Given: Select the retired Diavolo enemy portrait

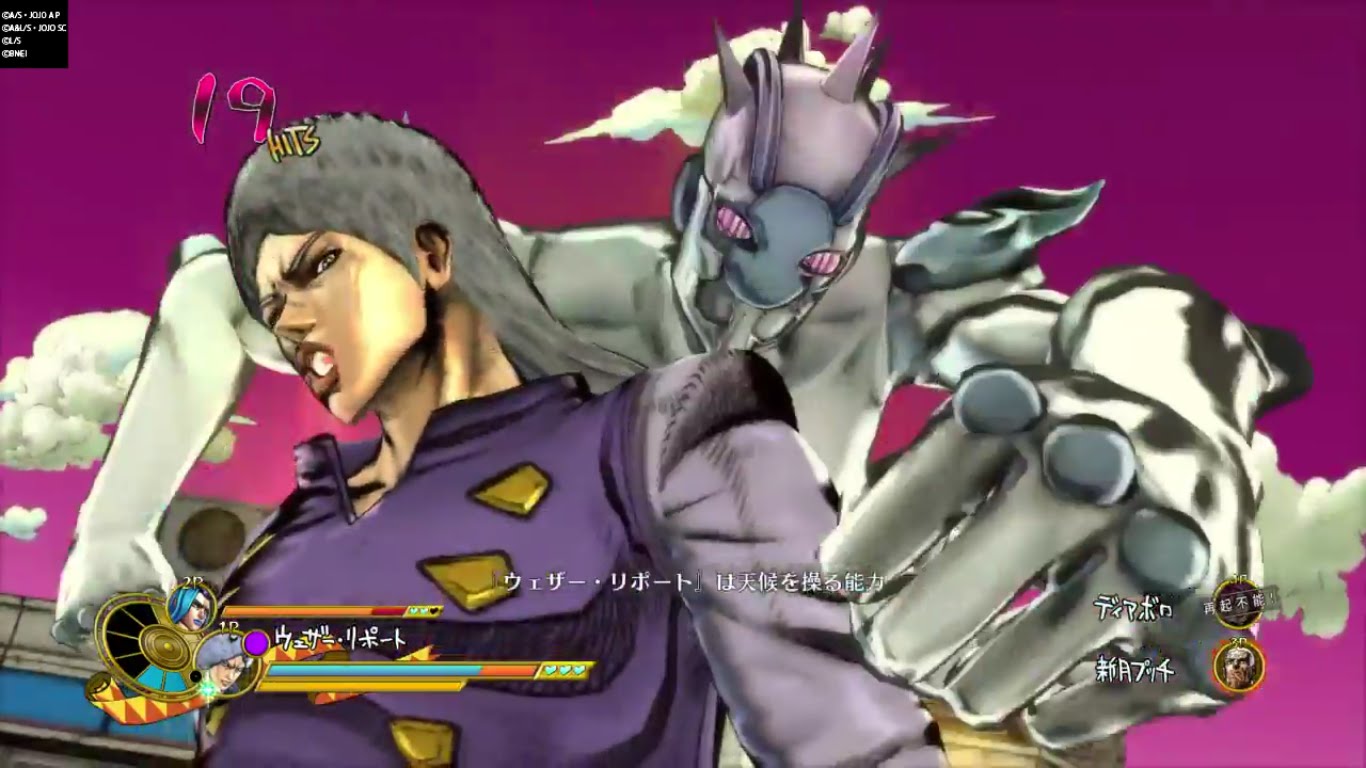Looking at the screenshot, I should 1237,603.
